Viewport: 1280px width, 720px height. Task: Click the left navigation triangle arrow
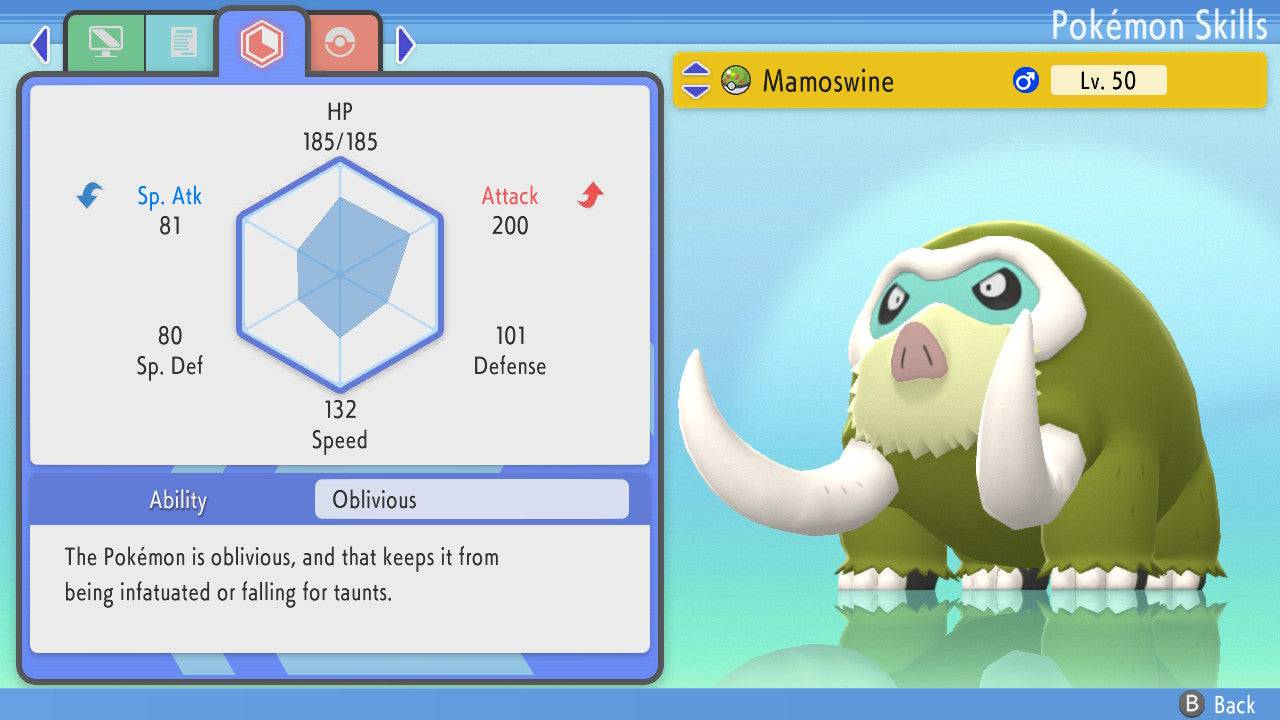coord(40,44)
